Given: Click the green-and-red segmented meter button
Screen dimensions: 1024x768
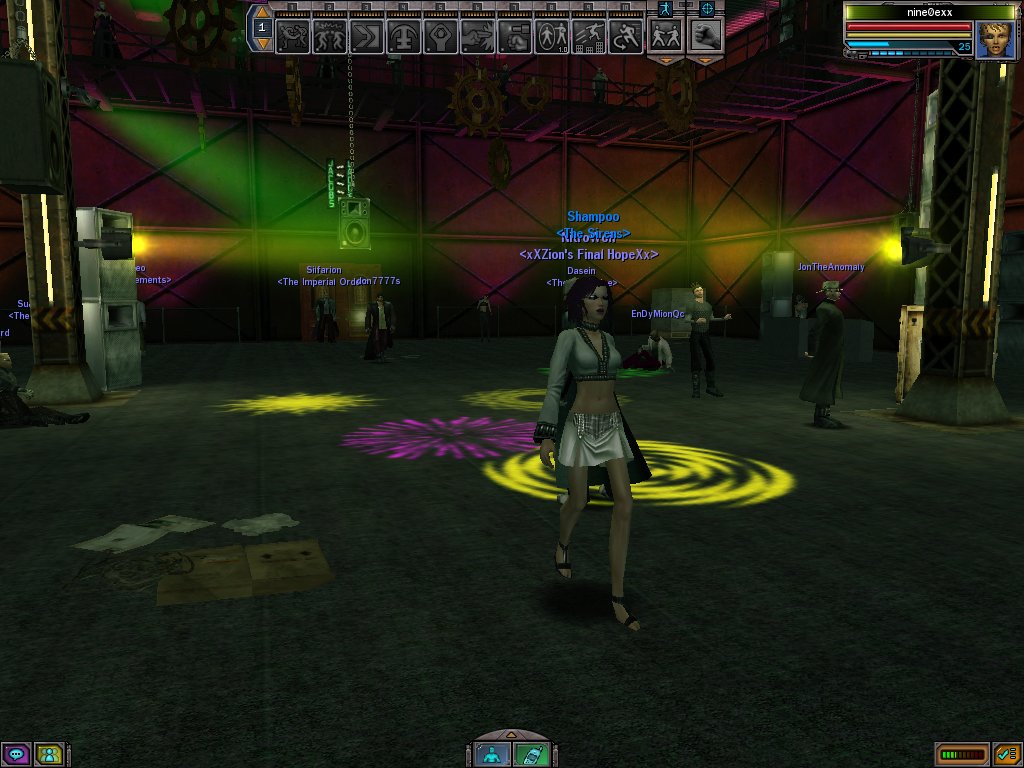Looking at the screenshot, I should click(961, 754).
